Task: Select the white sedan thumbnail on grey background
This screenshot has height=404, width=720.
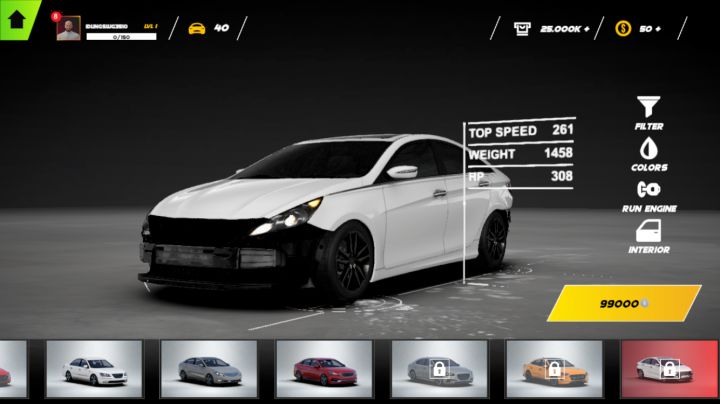Action: 94,370
